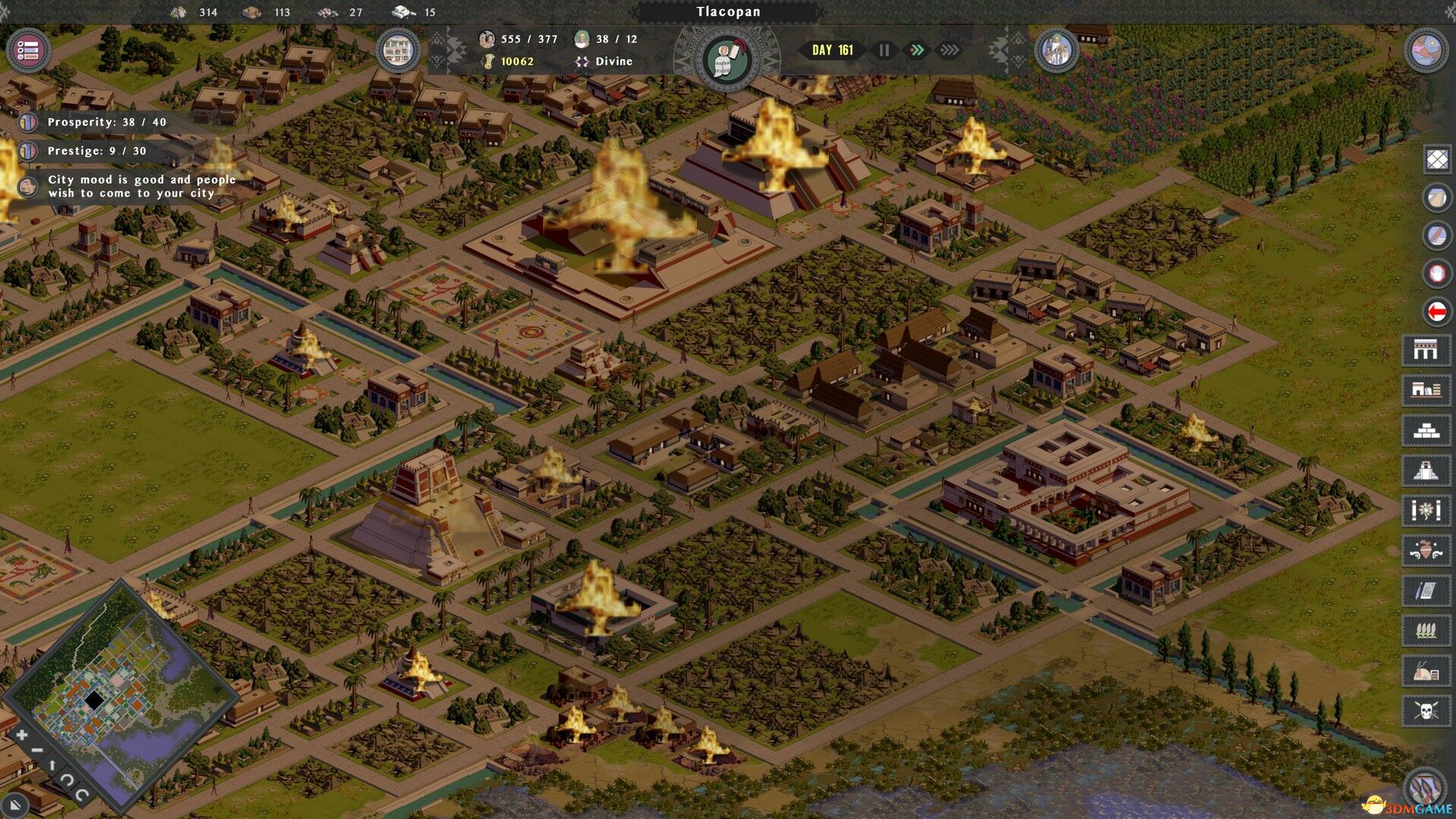Show the Prosperity objective details
The width and height of the screenshot is (1456, 819).
pyautogui.click(x=106, y=122)
